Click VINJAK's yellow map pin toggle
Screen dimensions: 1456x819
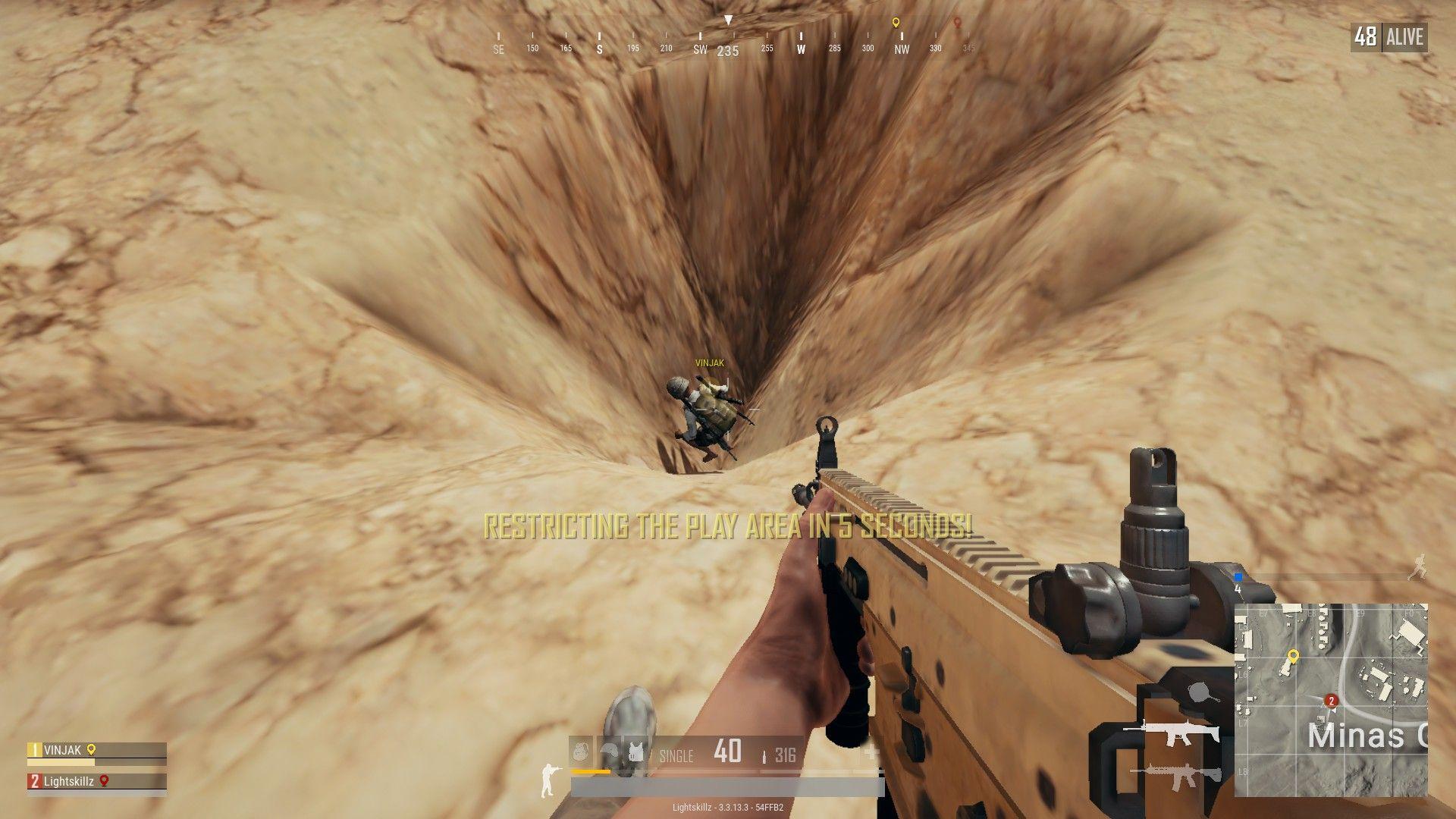tap(91, 750)
